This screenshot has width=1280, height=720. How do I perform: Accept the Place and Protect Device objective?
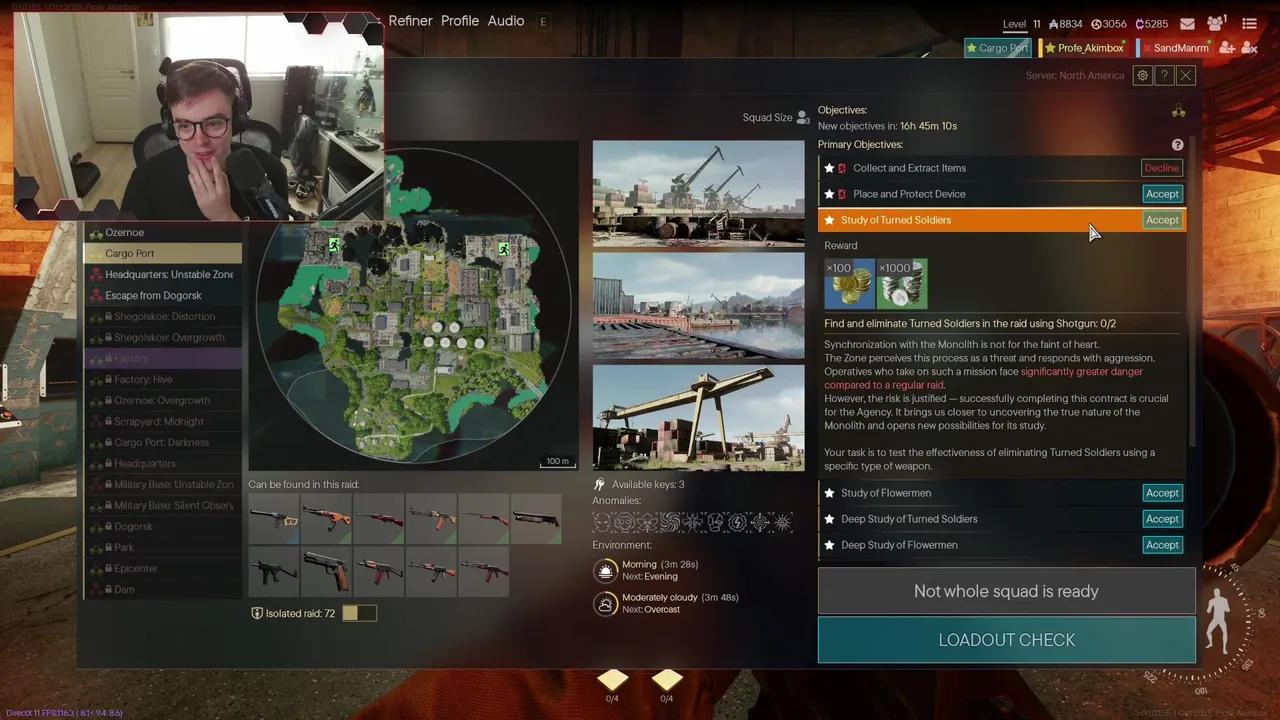point(1161,194)
